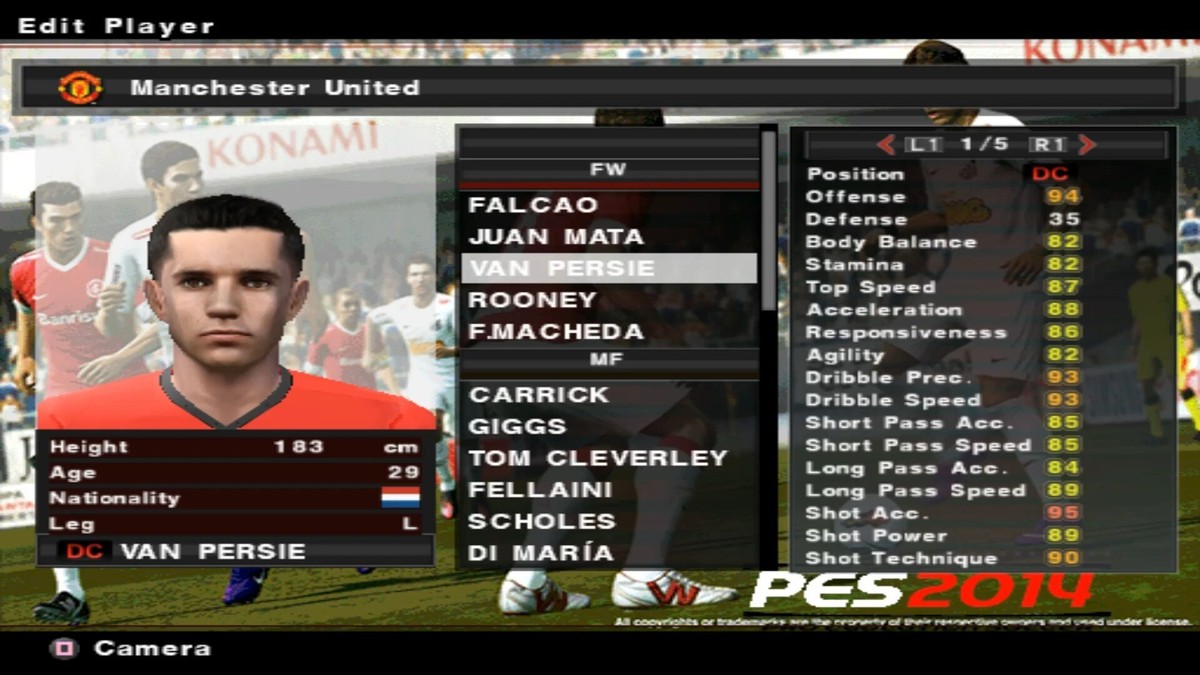Image resolution: width=1200 pixels, height=675 pixels.
Task: Choose CARRICK from the midfielders
Action: coord(539,395)
